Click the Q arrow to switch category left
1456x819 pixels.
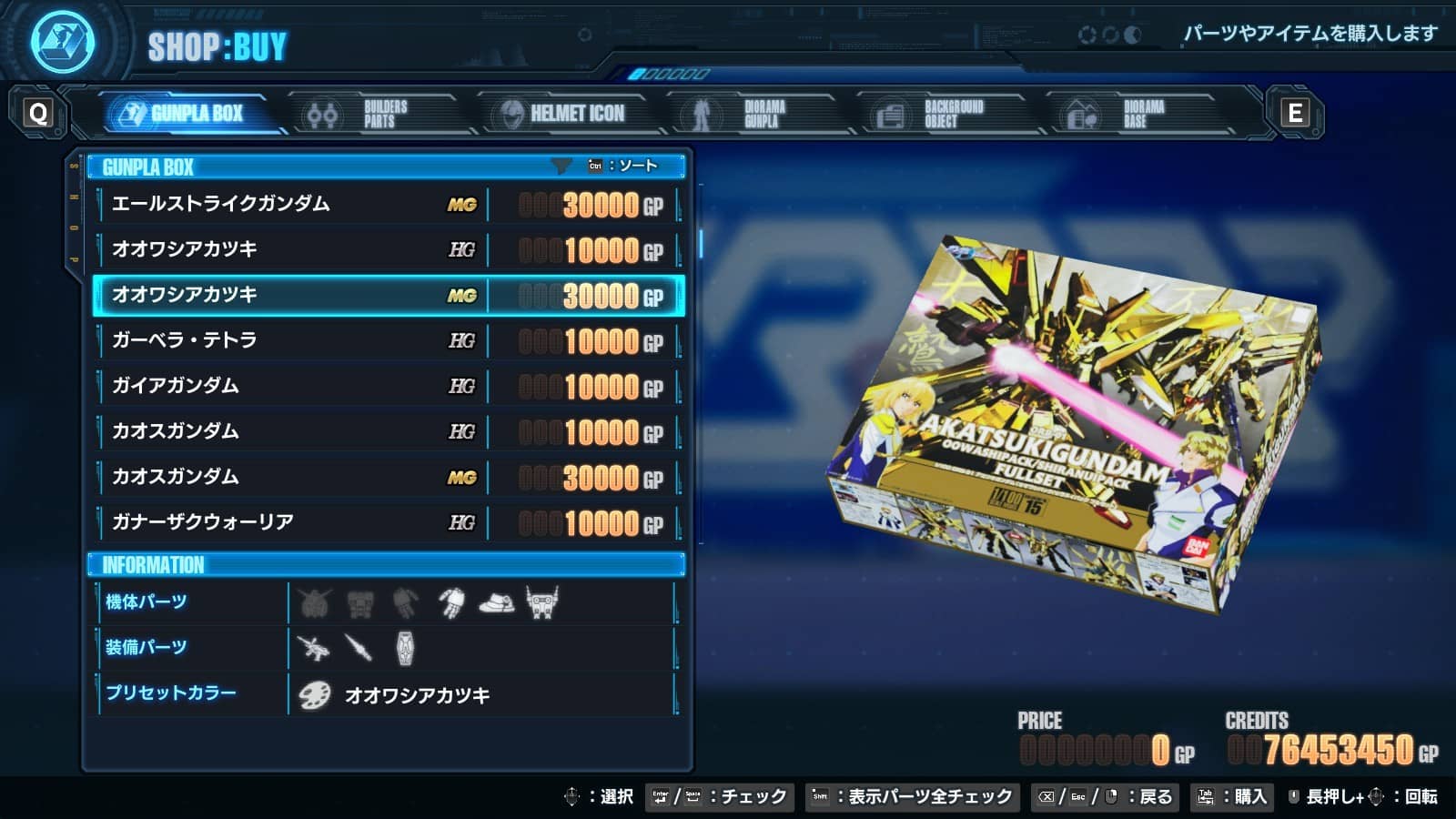(37, 113)
